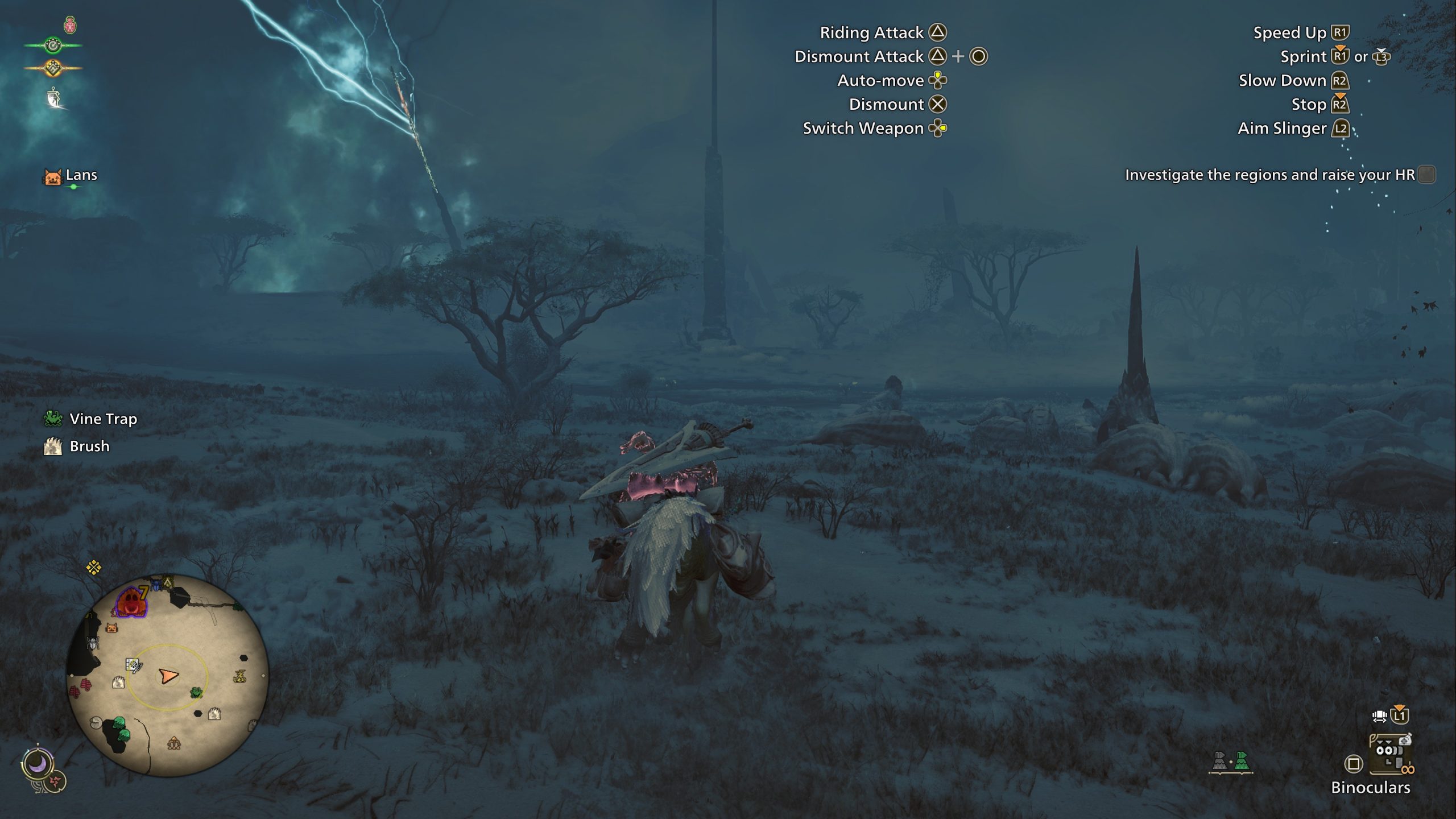Click the pink potion status icon
1456x819 pixels.
(x=70, y=24)
